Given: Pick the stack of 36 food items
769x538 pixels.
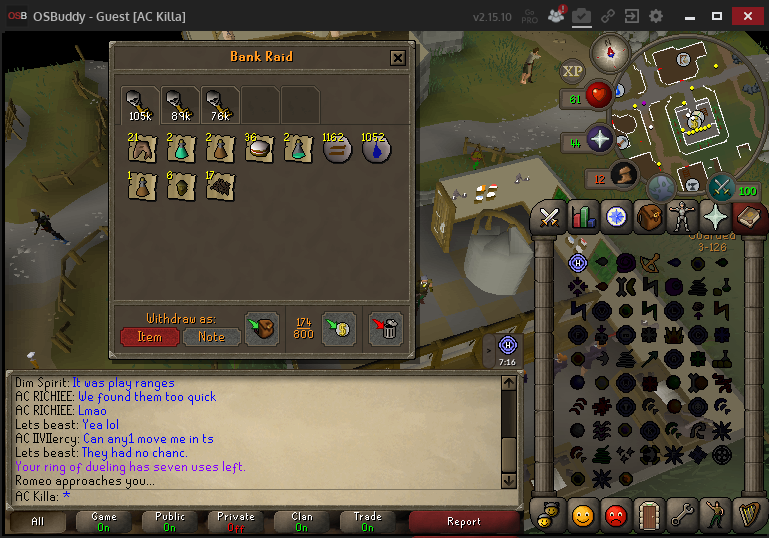Looking at the screenshot, I should tap(259, 150).
